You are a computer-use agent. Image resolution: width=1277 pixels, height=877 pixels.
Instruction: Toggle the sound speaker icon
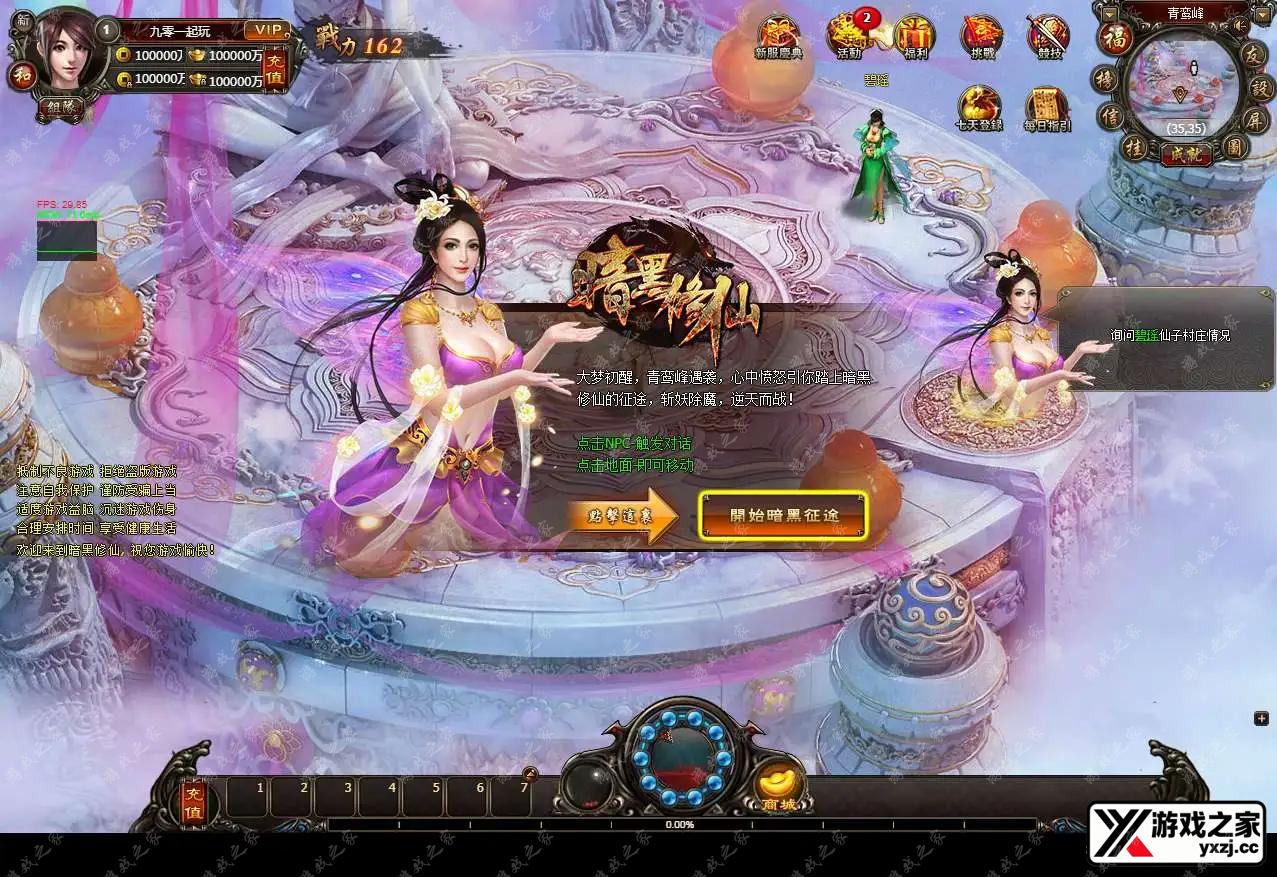click(1241, 24)
